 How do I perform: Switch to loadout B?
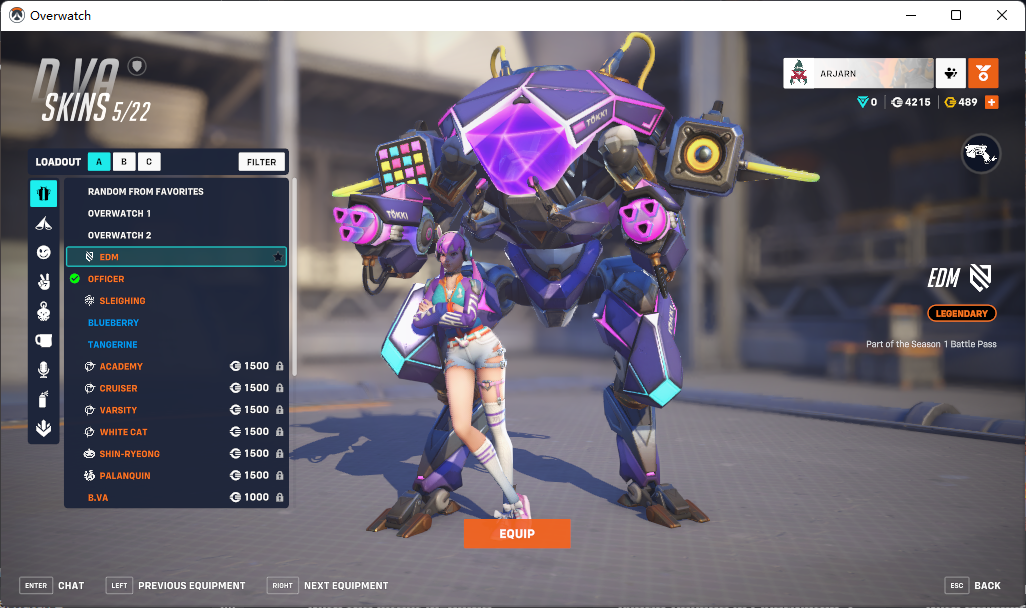[x=123, y=162]
